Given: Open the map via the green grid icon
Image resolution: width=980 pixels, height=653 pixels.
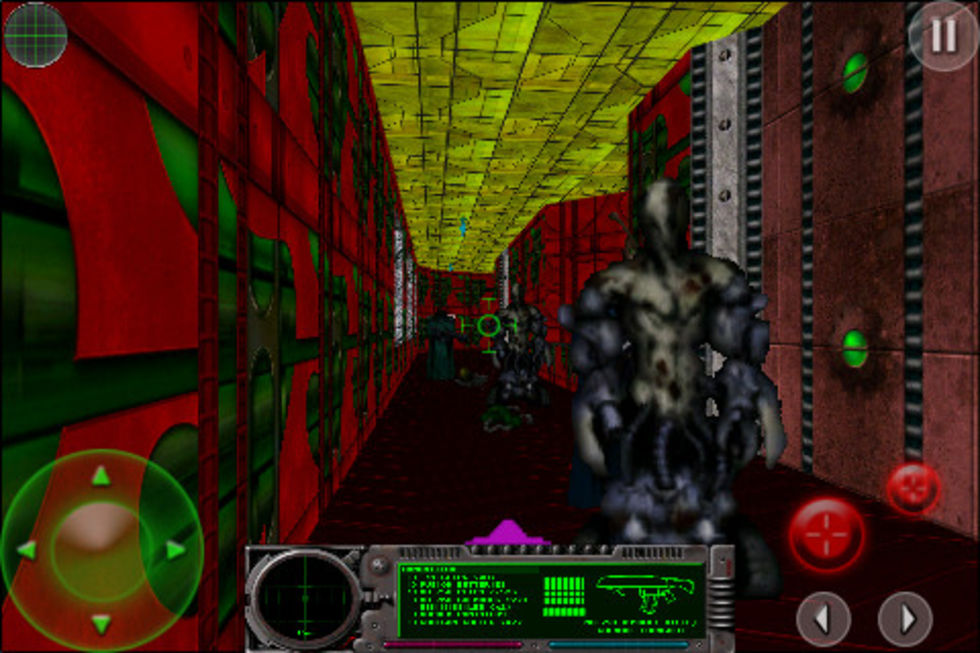Looking at the screenshot, I should 36,35.
